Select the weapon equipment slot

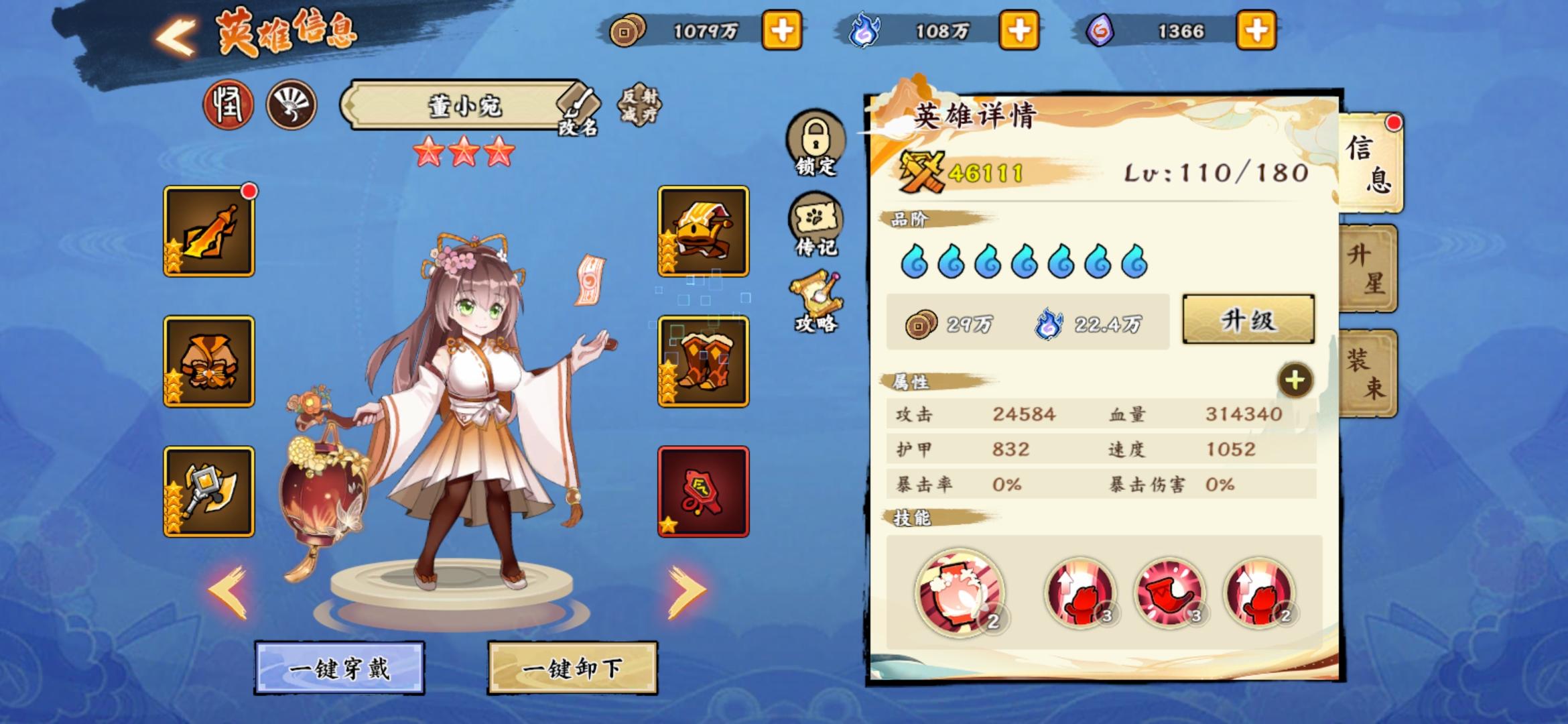click(209, 230)
